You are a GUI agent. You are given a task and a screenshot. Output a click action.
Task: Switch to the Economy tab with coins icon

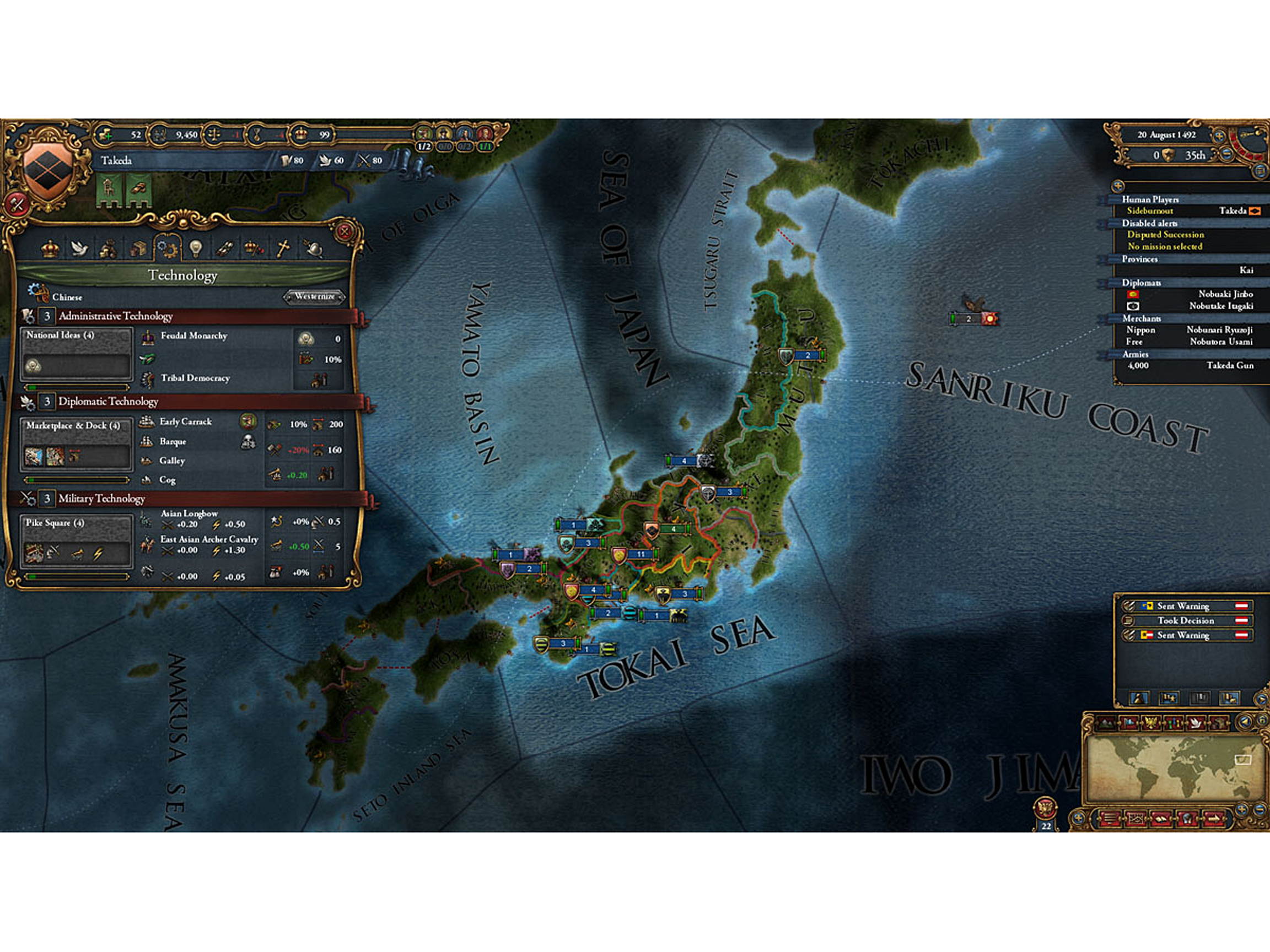109,248
